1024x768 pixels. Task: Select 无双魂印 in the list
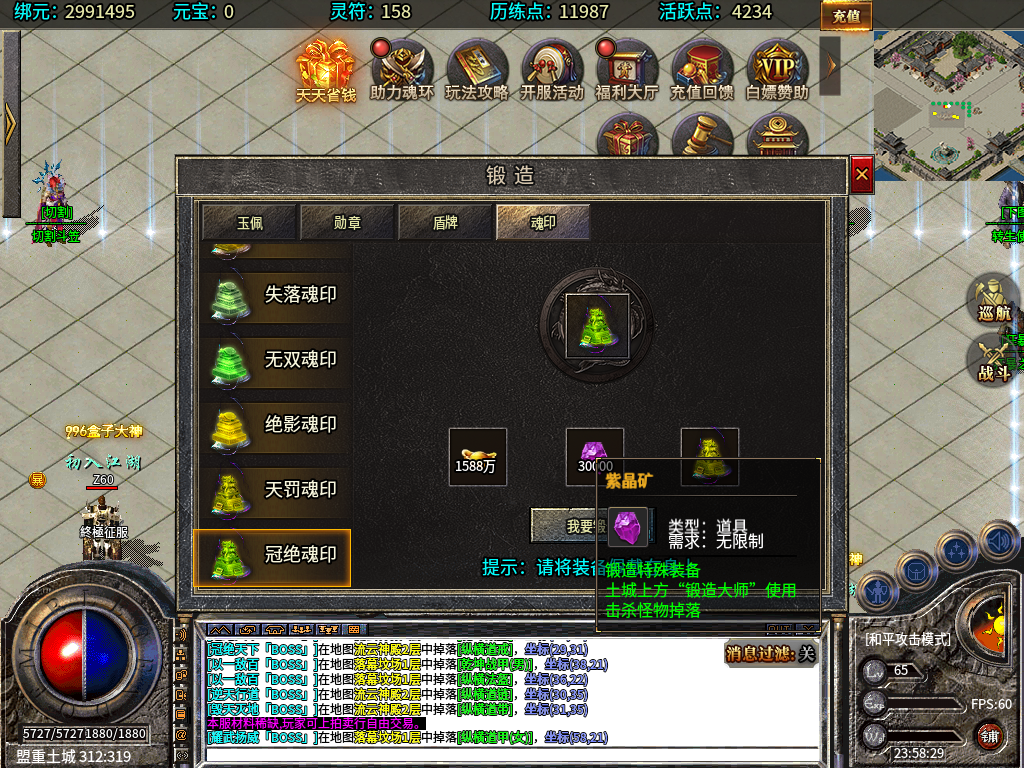[x=273, y=360]
